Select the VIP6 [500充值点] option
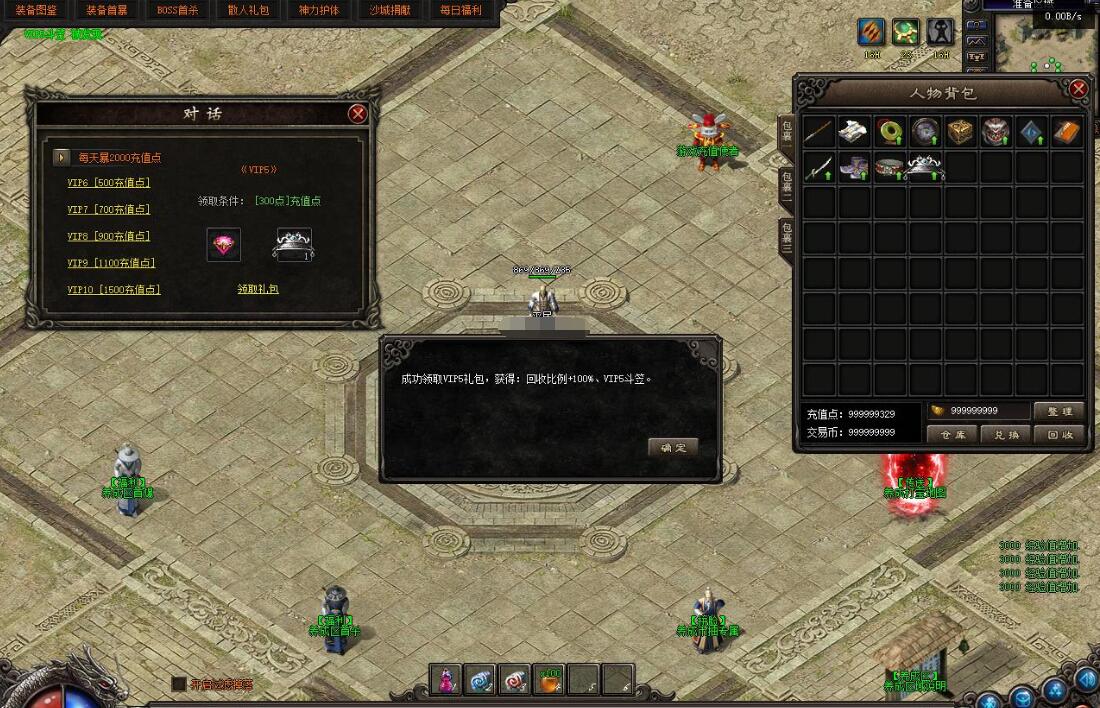 (108, 183)
